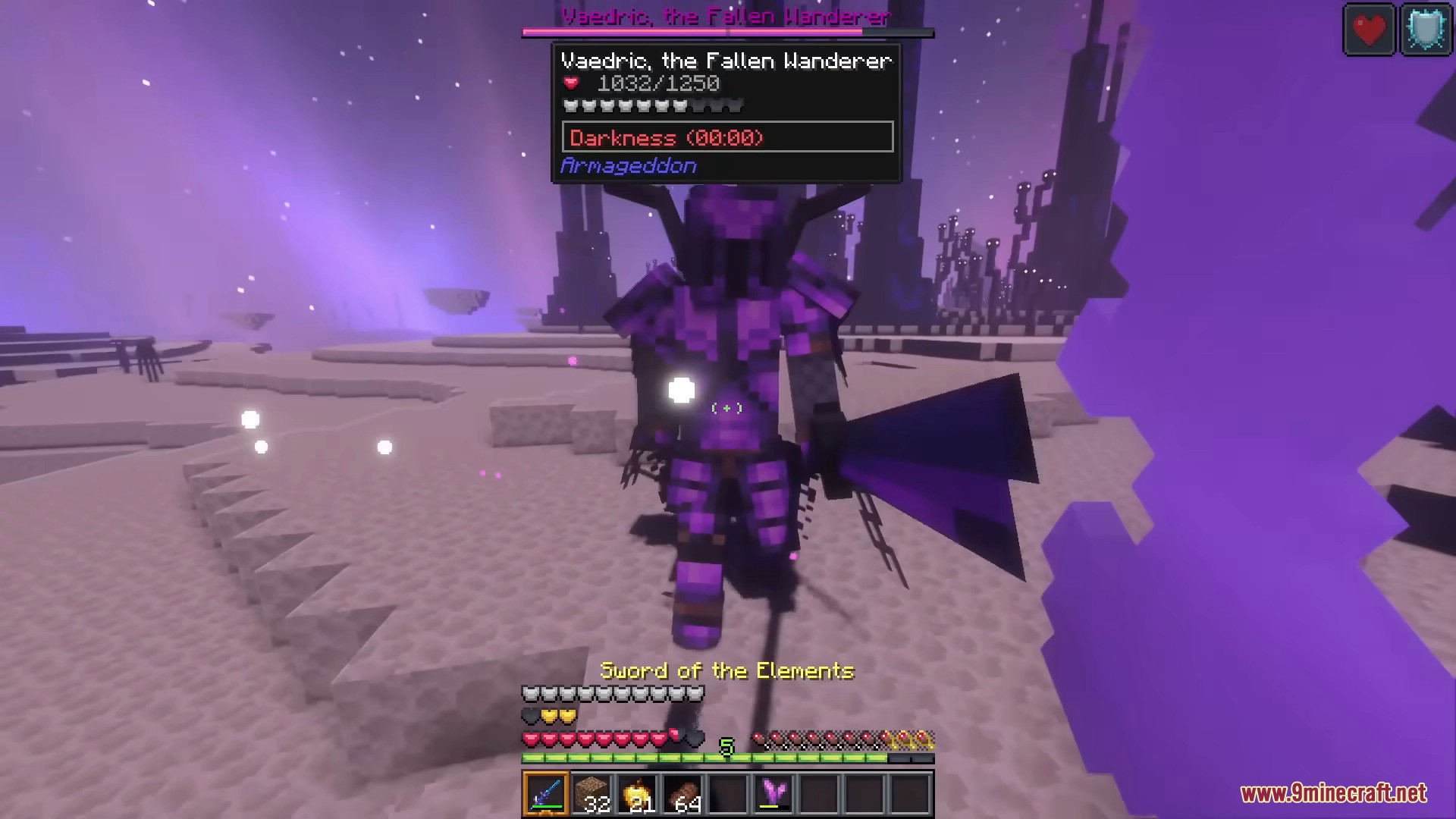The image size is (1456, 819).
Task: Click the dirt block stack of 32
Action: click(x=593, y=792)
